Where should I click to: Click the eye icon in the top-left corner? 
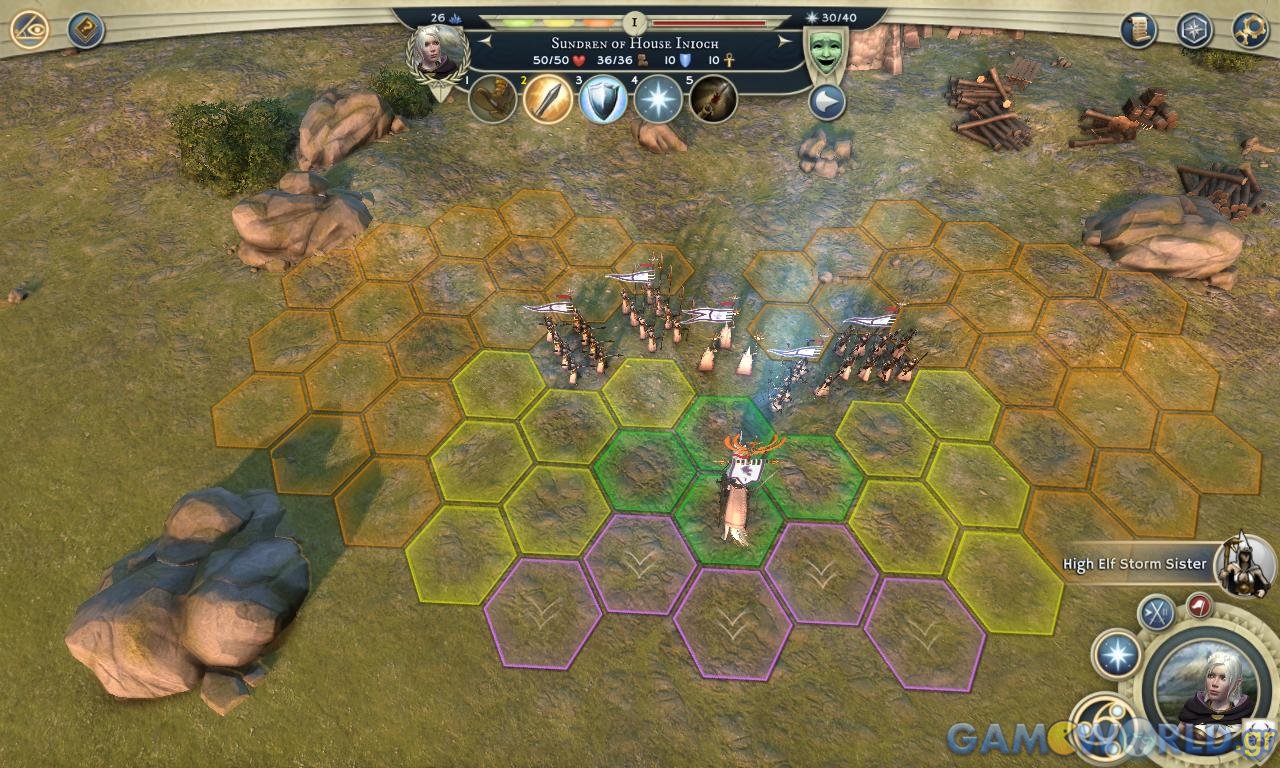click(30, 29)
